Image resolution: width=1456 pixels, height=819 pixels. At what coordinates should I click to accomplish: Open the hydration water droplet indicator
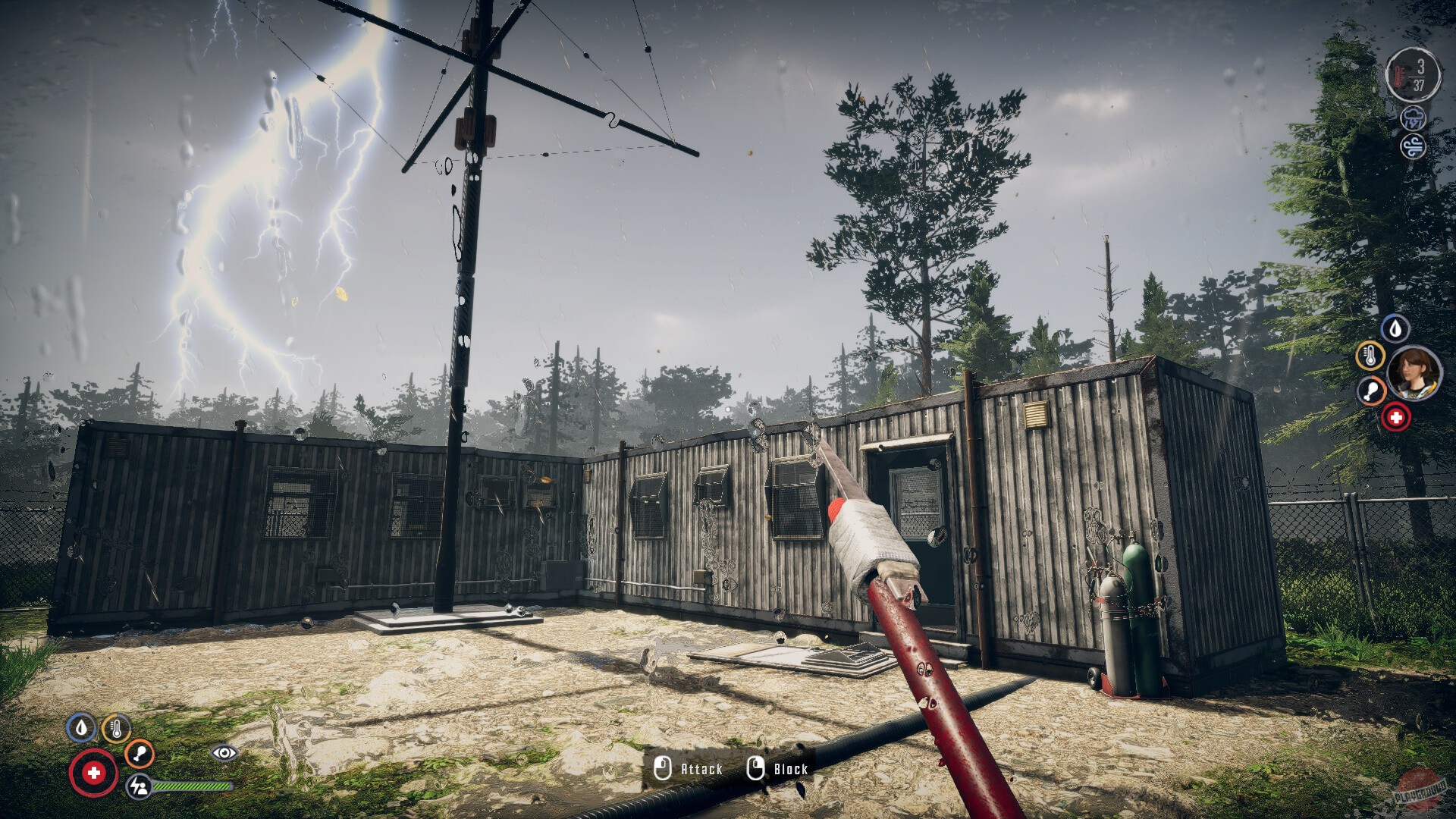click(1395, 328)
